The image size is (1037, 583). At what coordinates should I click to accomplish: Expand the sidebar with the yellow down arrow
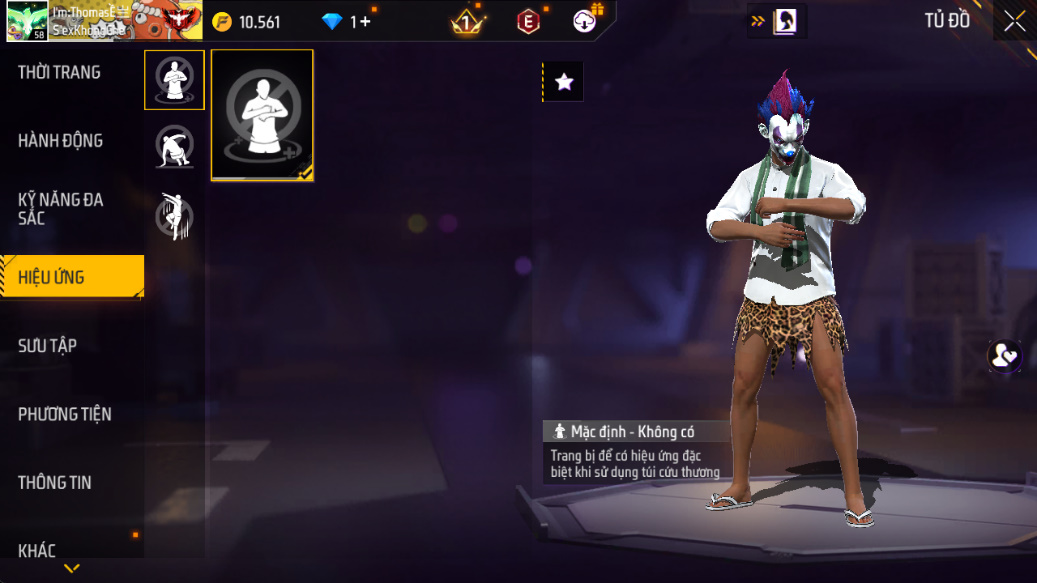click(x=72, y=569)
